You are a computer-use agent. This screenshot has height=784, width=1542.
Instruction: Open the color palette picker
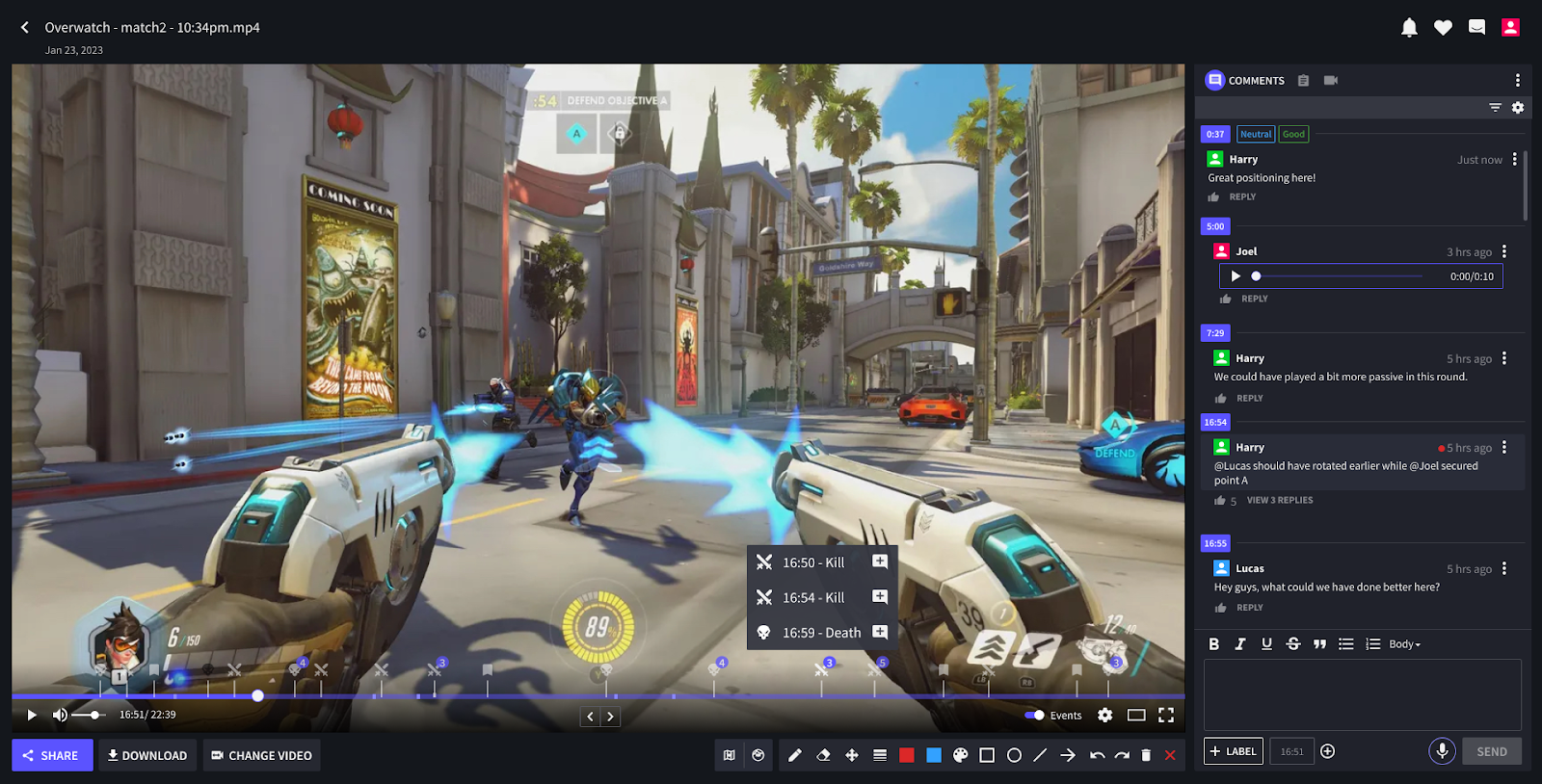point(960,755)
